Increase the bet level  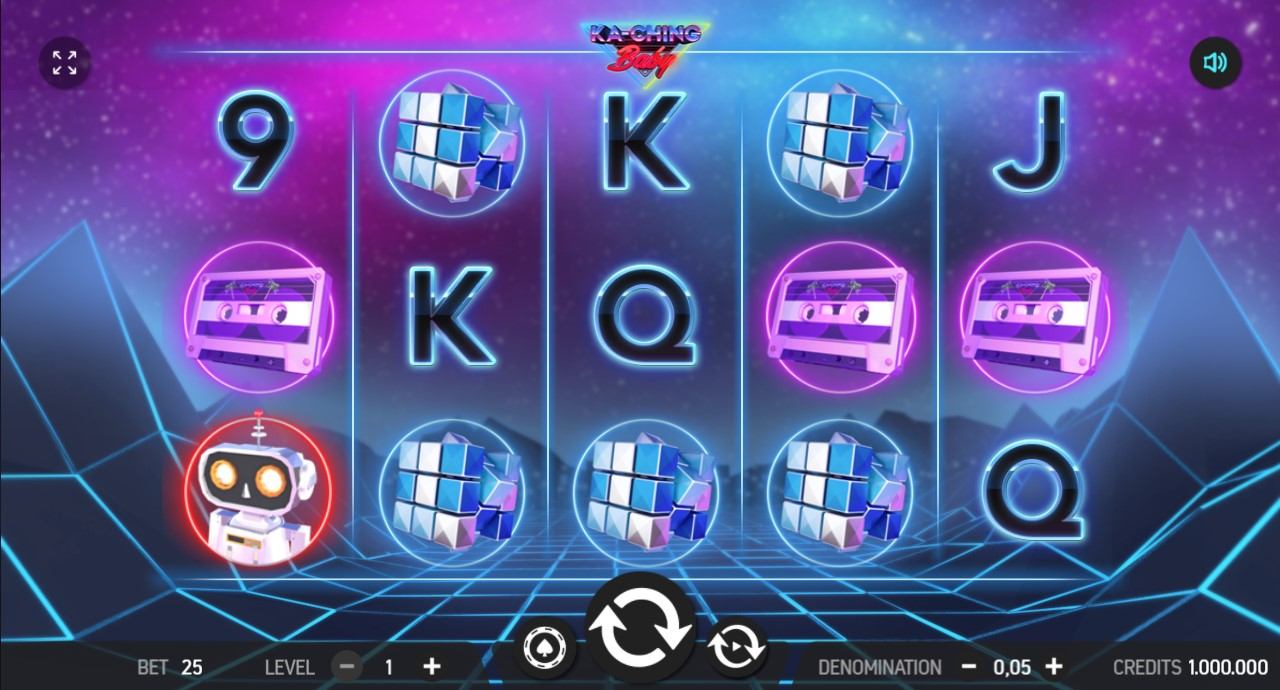[x=431, y=666]
